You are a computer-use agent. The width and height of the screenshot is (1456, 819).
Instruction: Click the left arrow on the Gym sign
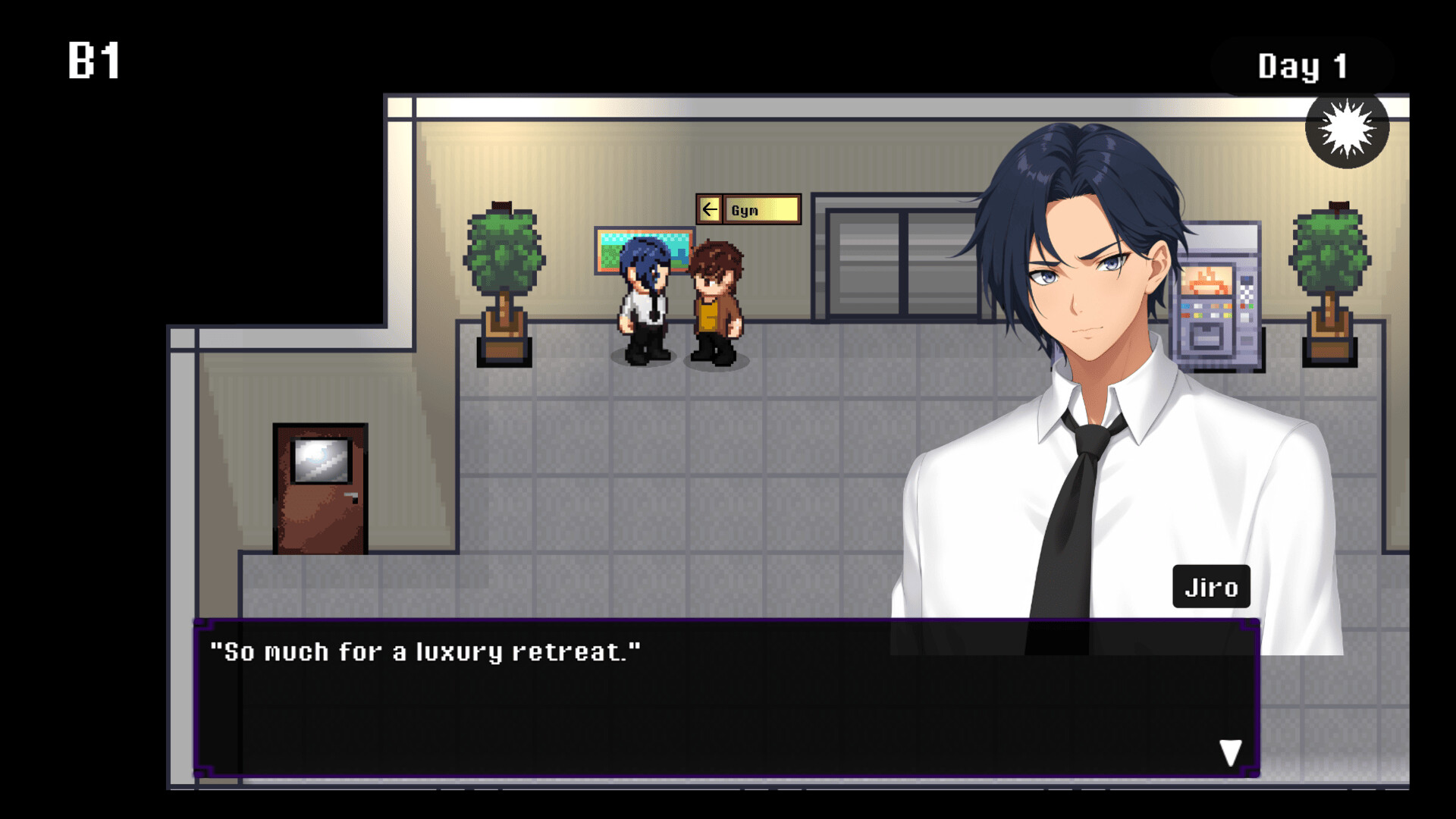[x=711, y=209]
